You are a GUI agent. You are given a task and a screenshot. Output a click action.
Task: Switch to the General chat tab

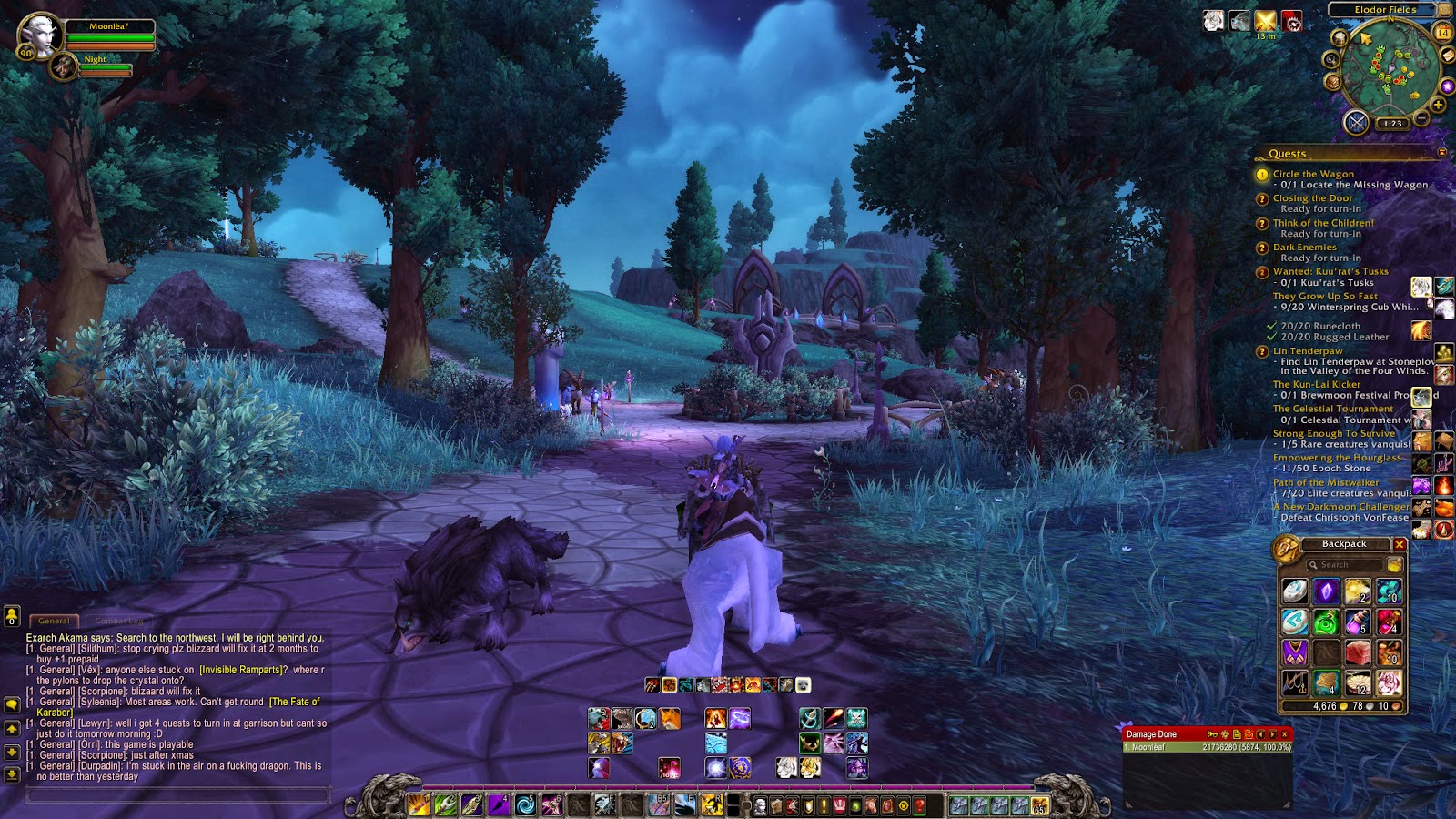pos(54,621)
